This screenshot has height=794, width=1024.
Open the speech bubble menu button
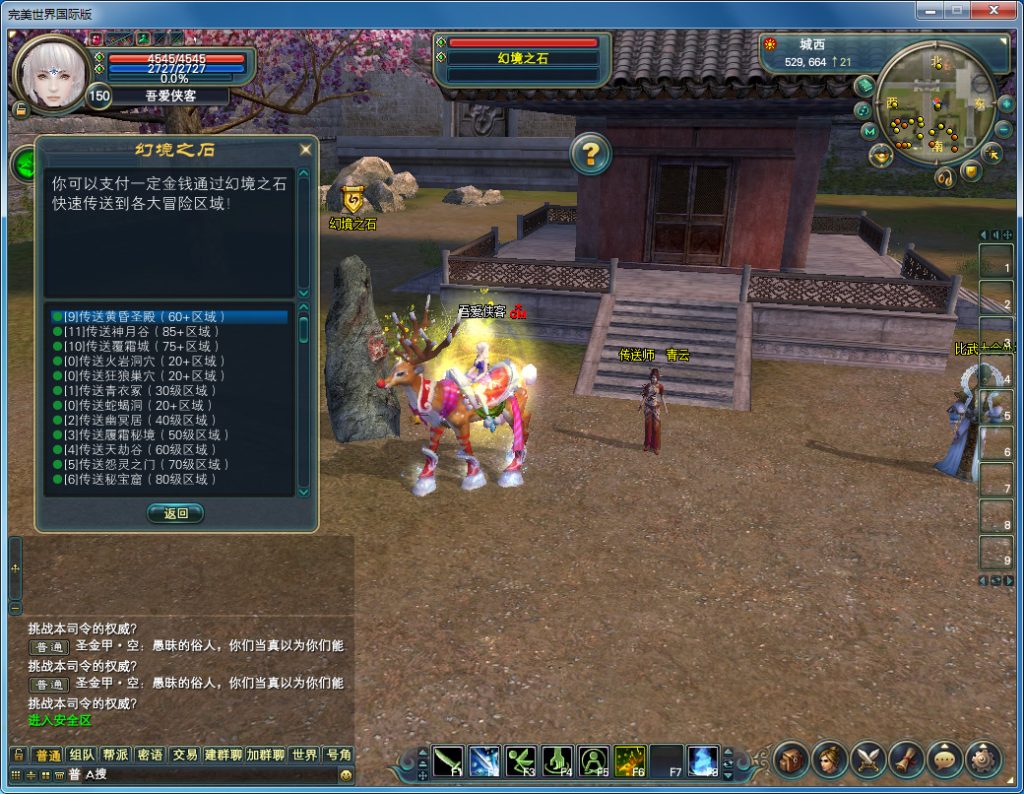click(945, 760)
